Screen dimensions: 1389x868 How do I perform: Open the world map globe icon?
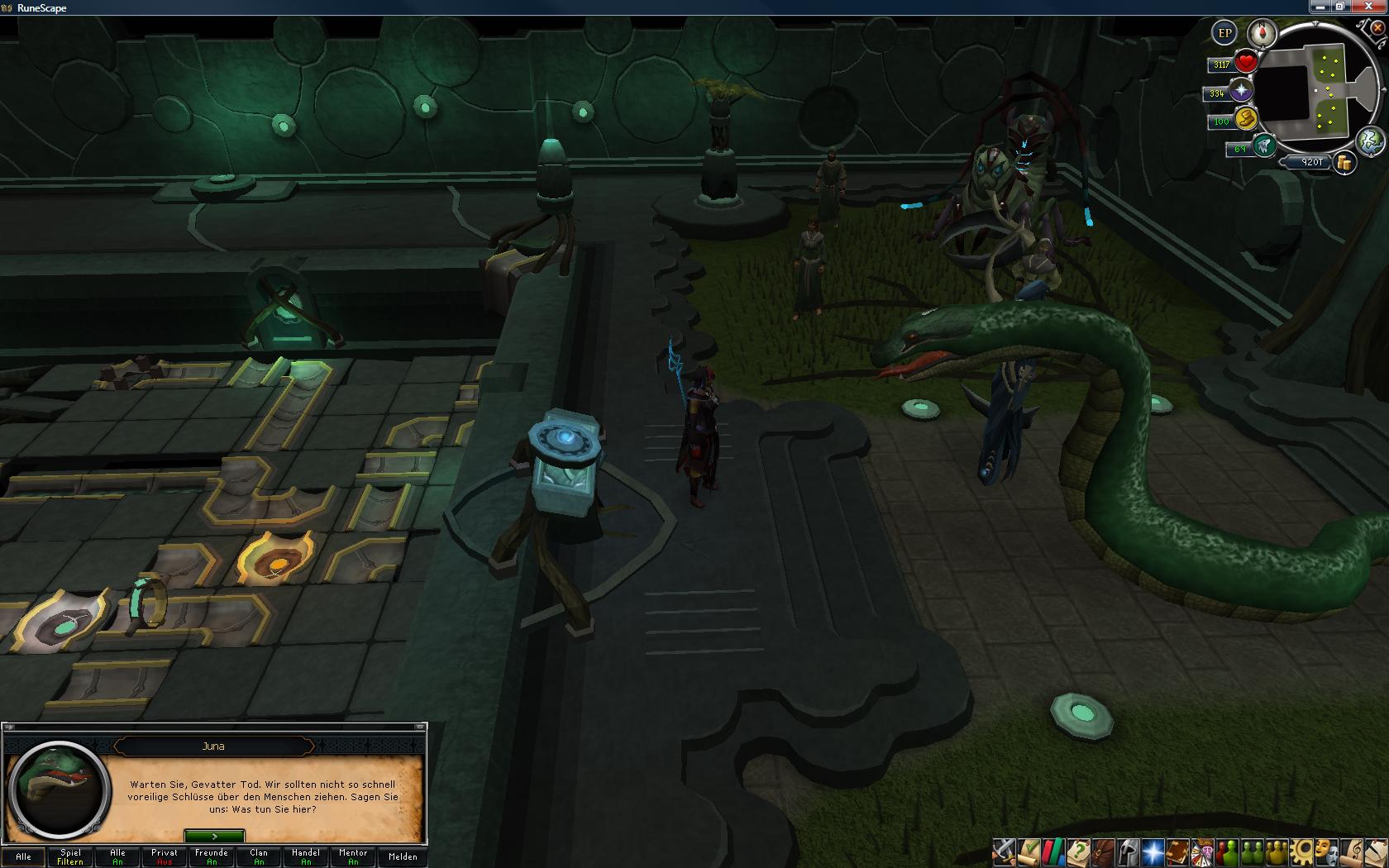pyautogui.click(x=1369, y=141)
